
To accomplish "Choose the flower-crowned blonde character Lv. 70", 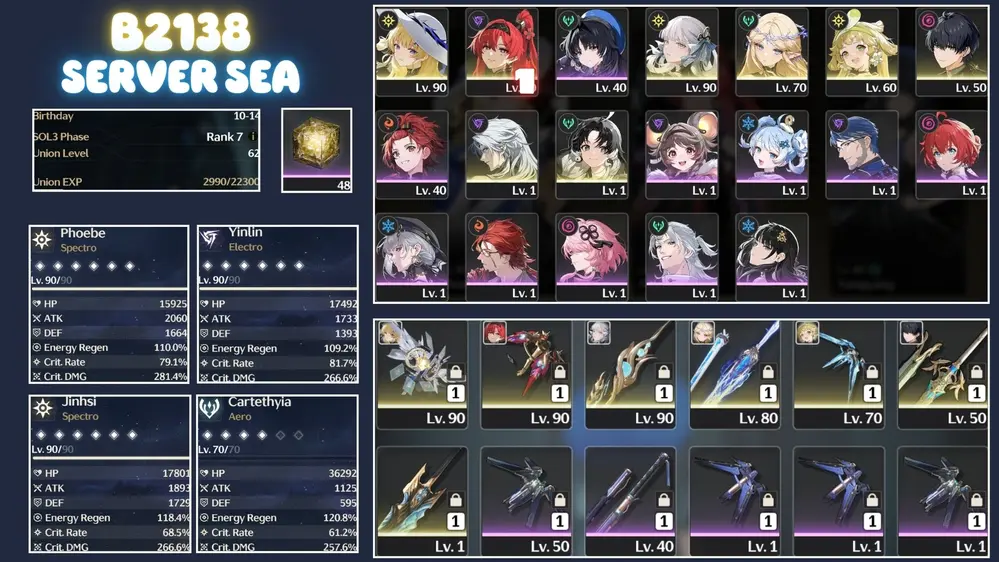I will pyautogui.click(x=772, y=52).
